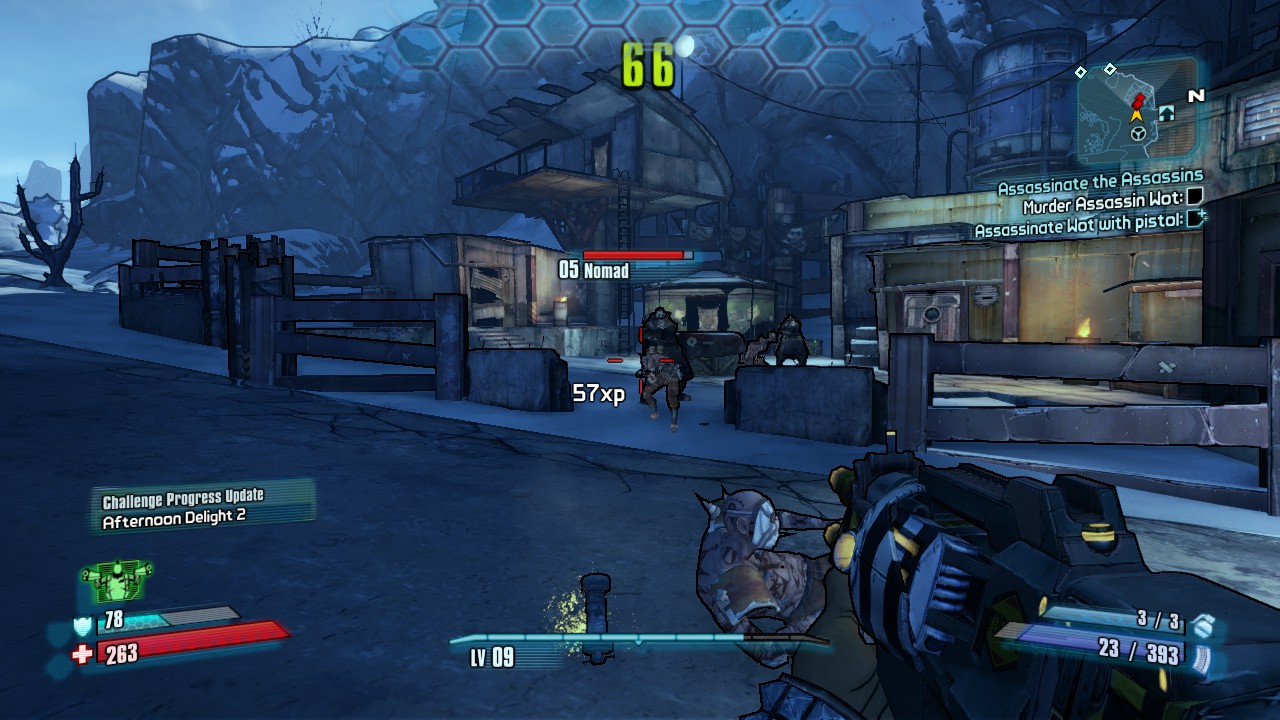The width and height of the screenshot is (1280, 720).
Task: Click the red mission waypoint marker on minimap
Action: coord(1138,101)
